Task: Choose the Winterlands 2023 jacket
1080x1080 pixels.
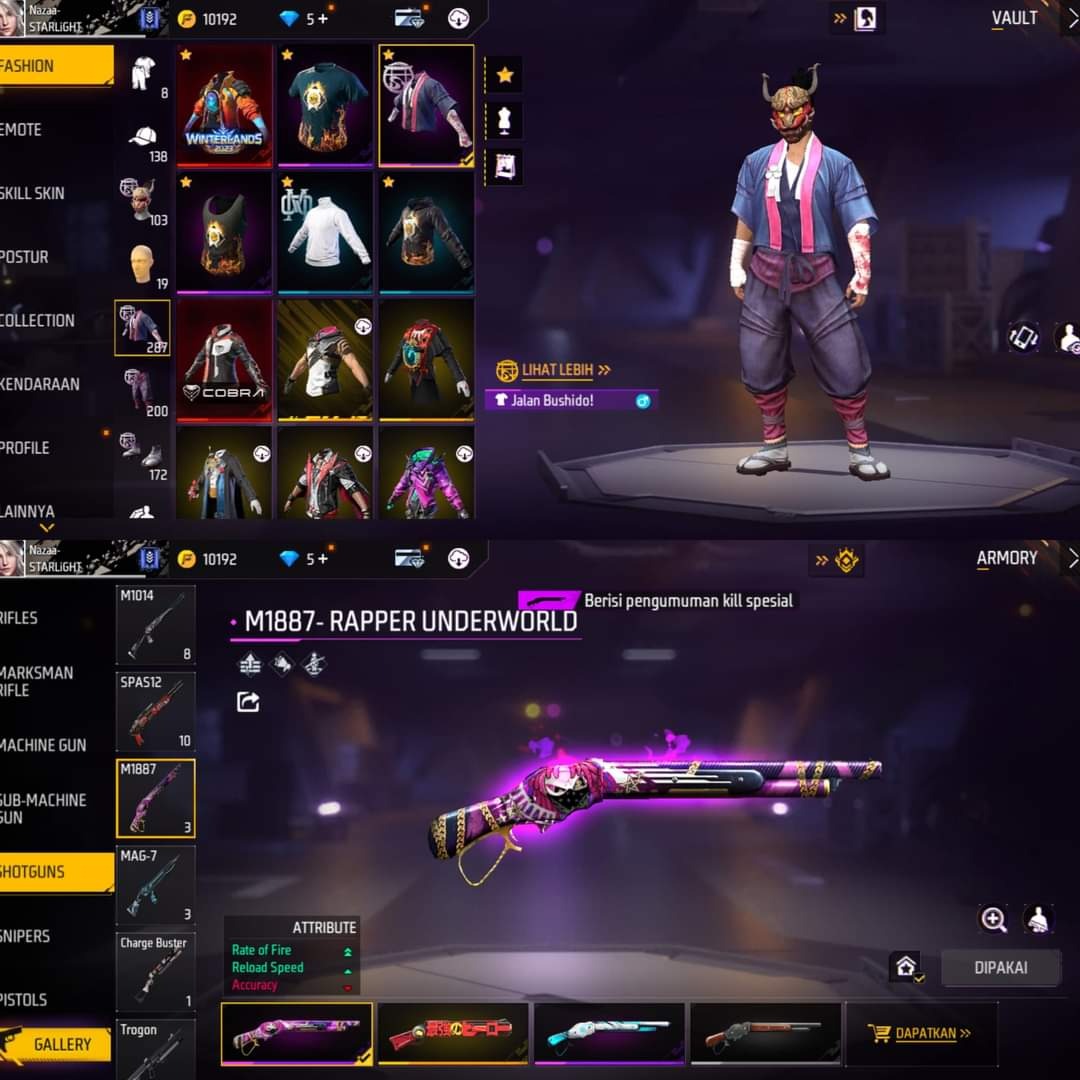Action: (224, 105)
